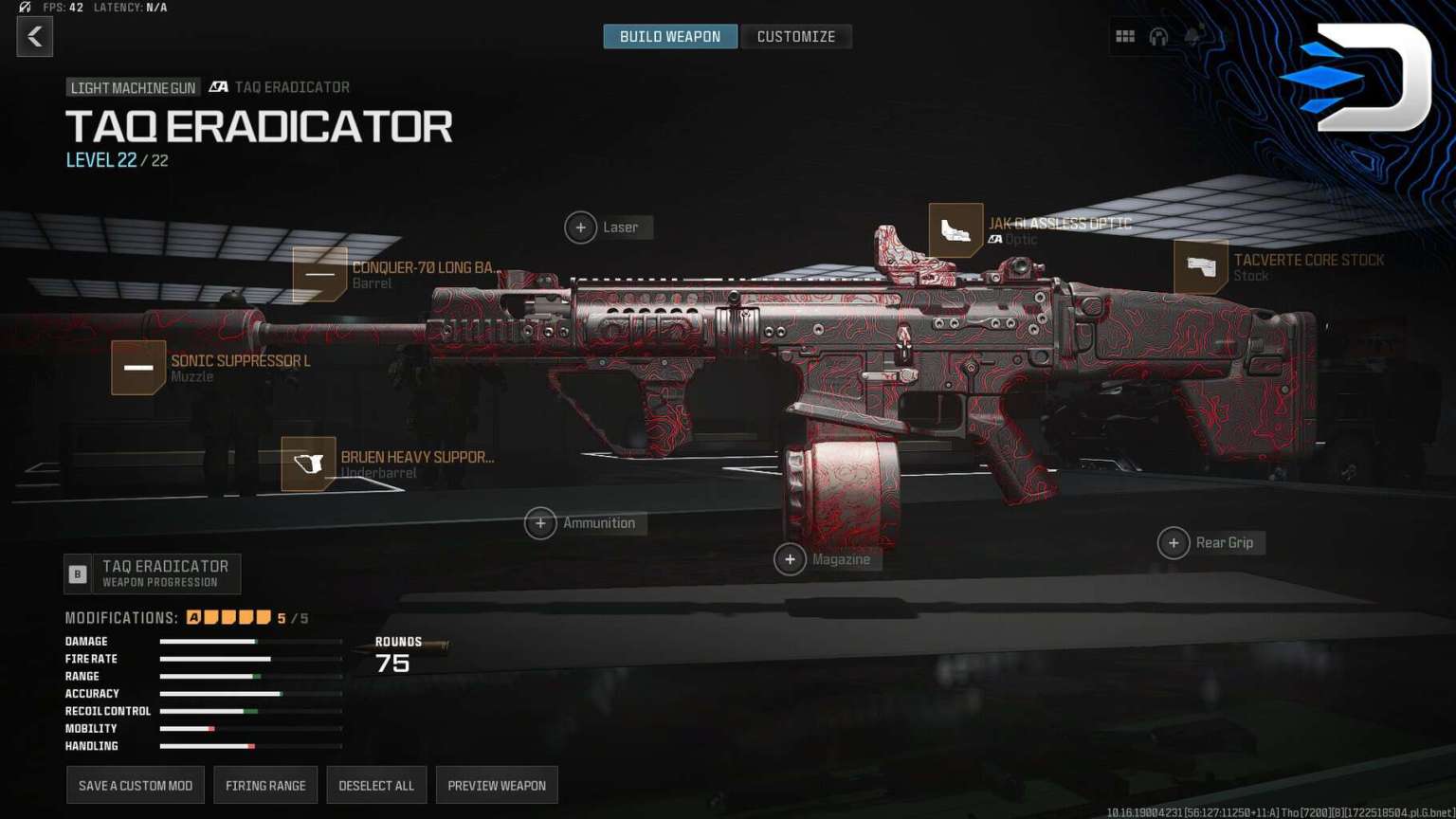This screenshot has height=819, width=1456.
Task: Choose the Conquer-70 Long Barrel slot
Action: pyautogui.click(x=319, y=275)
